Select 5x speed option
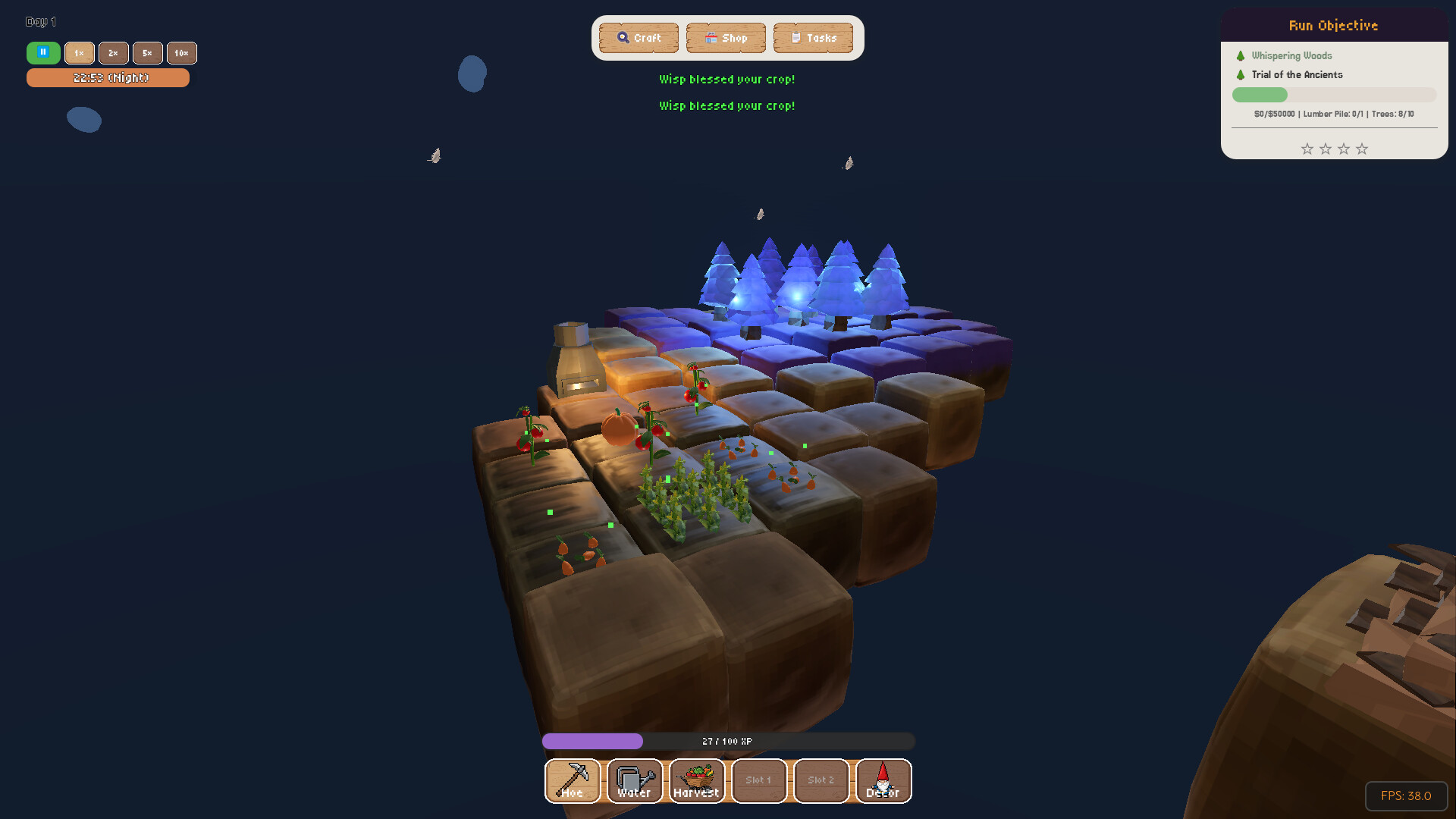This screenshot has height=819, width=1456. (147, 53)
